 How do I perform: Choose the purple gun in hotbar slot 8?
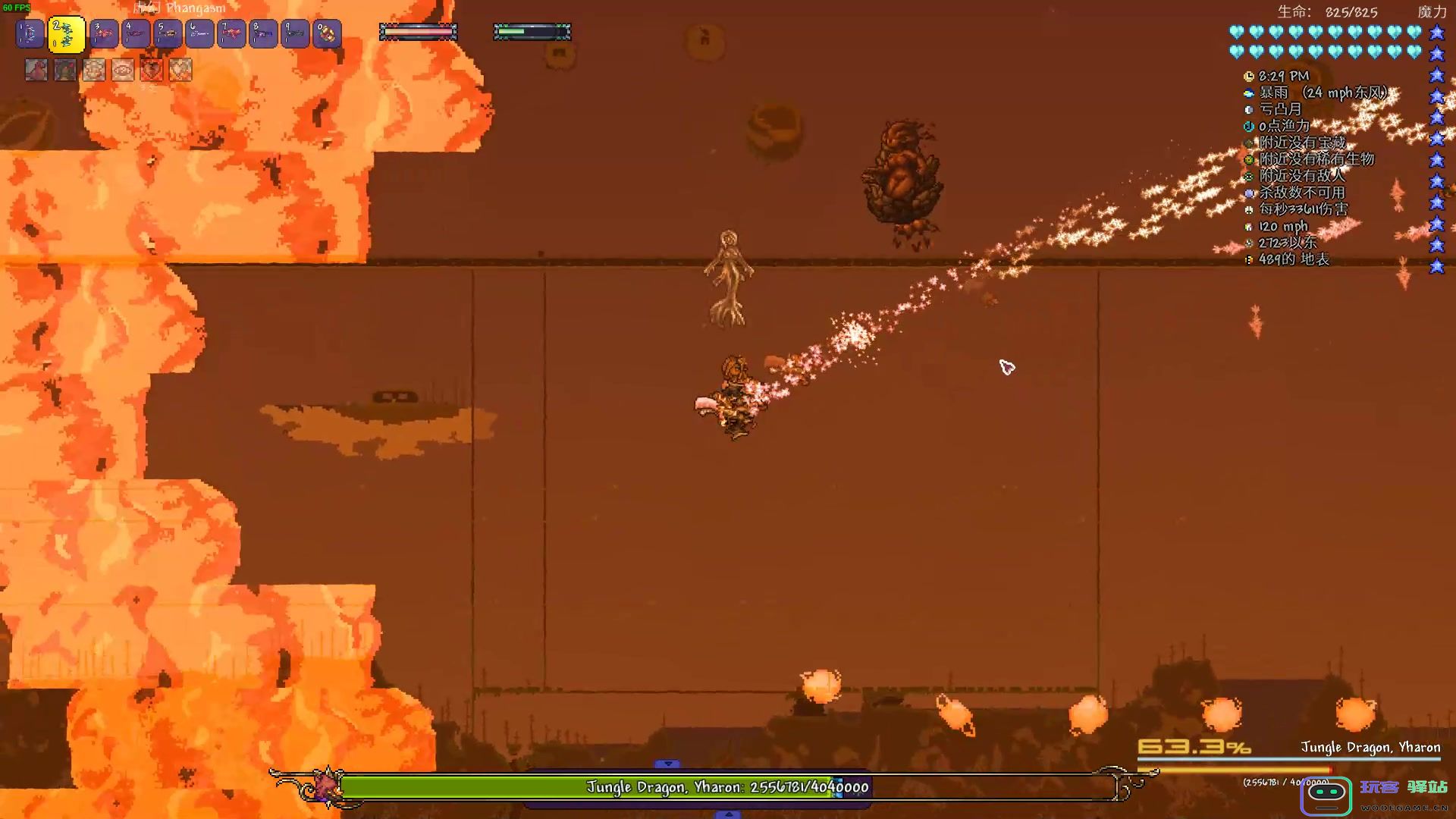tap(264, 34)
